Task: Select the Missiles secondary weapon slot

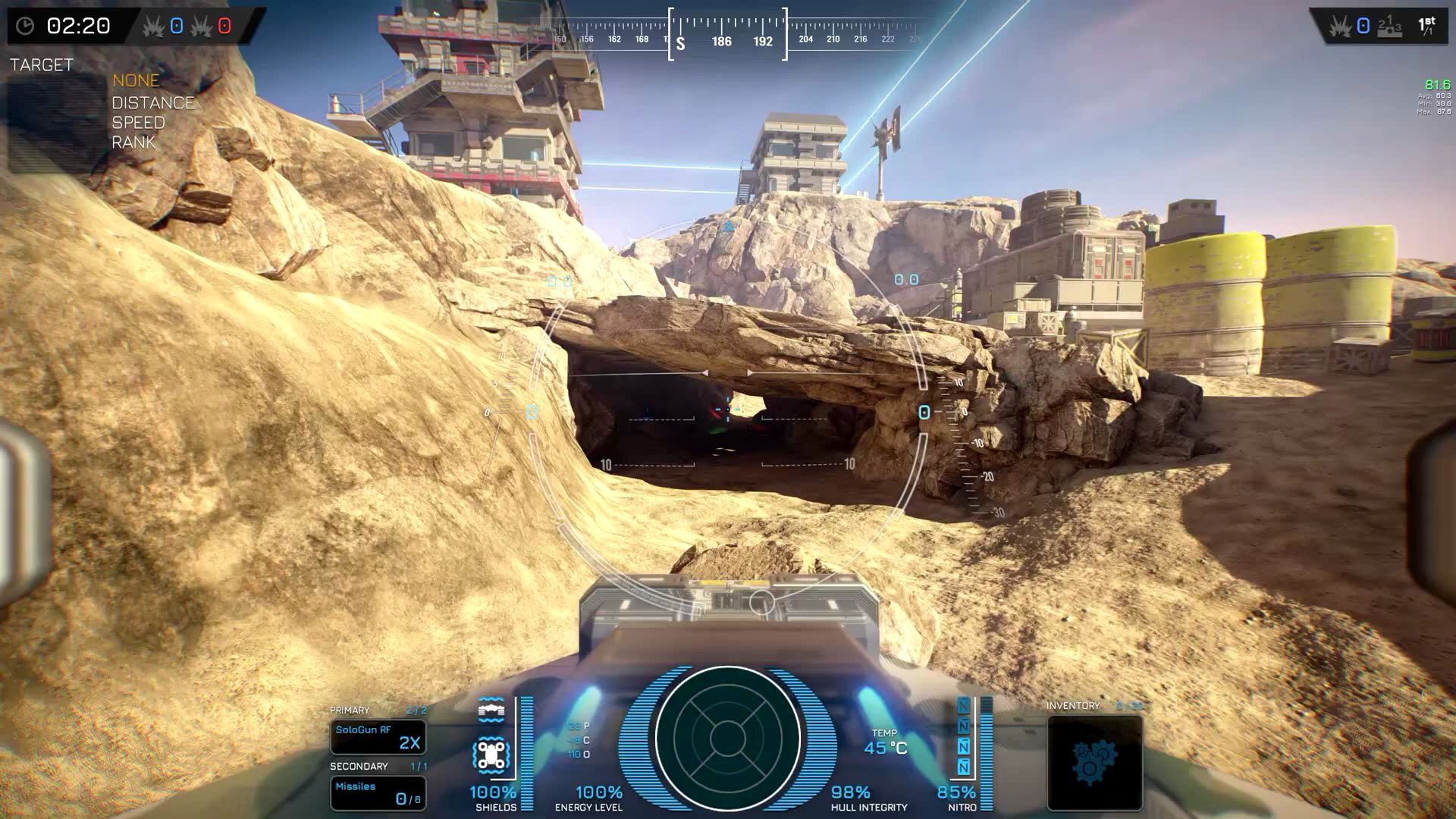Action: [378, 793]
